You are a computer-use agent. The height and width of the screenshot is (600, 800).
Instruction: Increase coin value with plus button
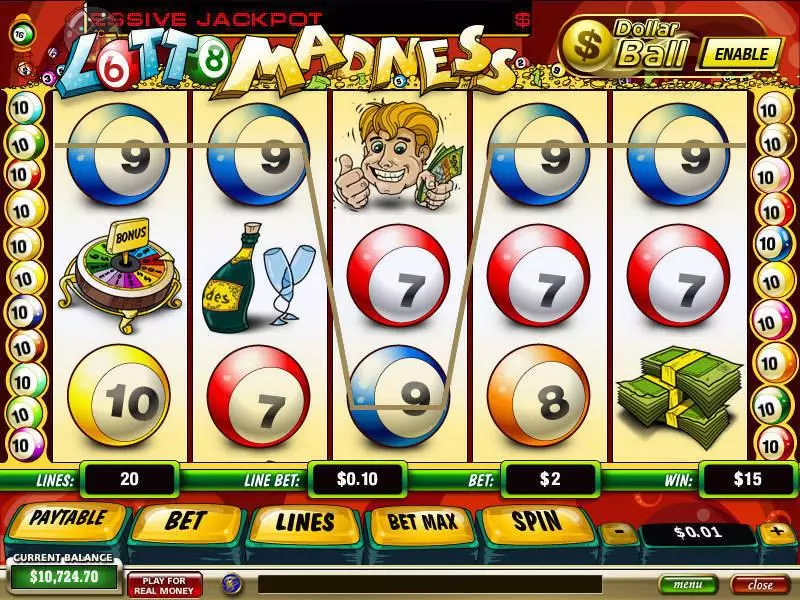pyautogui.click(x=776, y=532)
